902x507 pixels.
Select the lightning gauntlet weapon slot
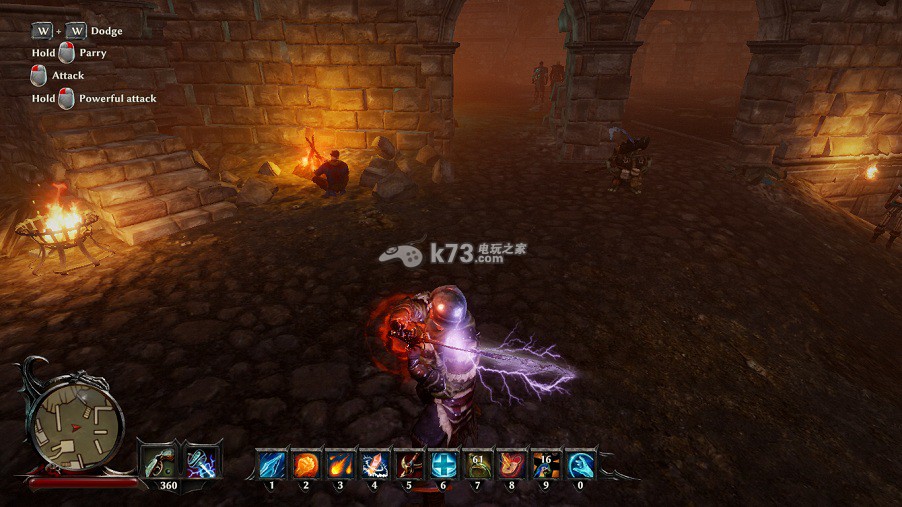pyautogui.click(x=202, y=462)
